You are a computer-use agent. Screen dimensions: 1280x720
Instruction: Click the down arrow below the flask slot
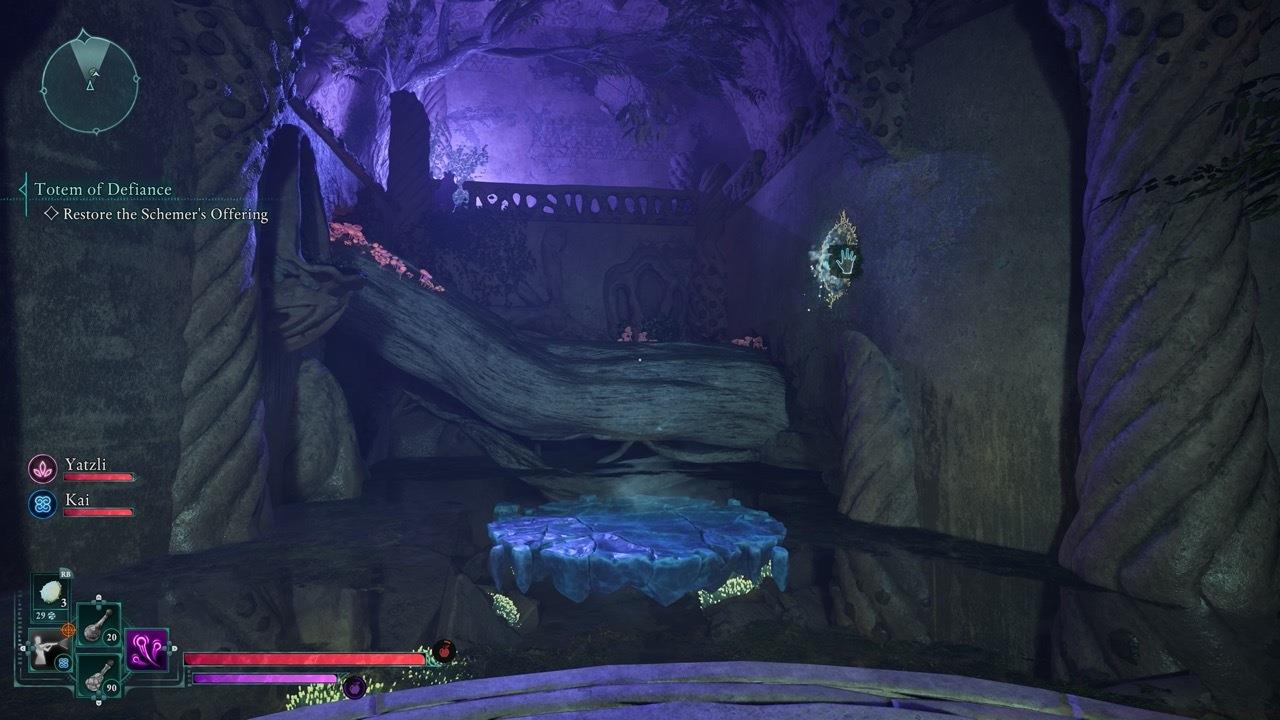[x=98, y=702]
